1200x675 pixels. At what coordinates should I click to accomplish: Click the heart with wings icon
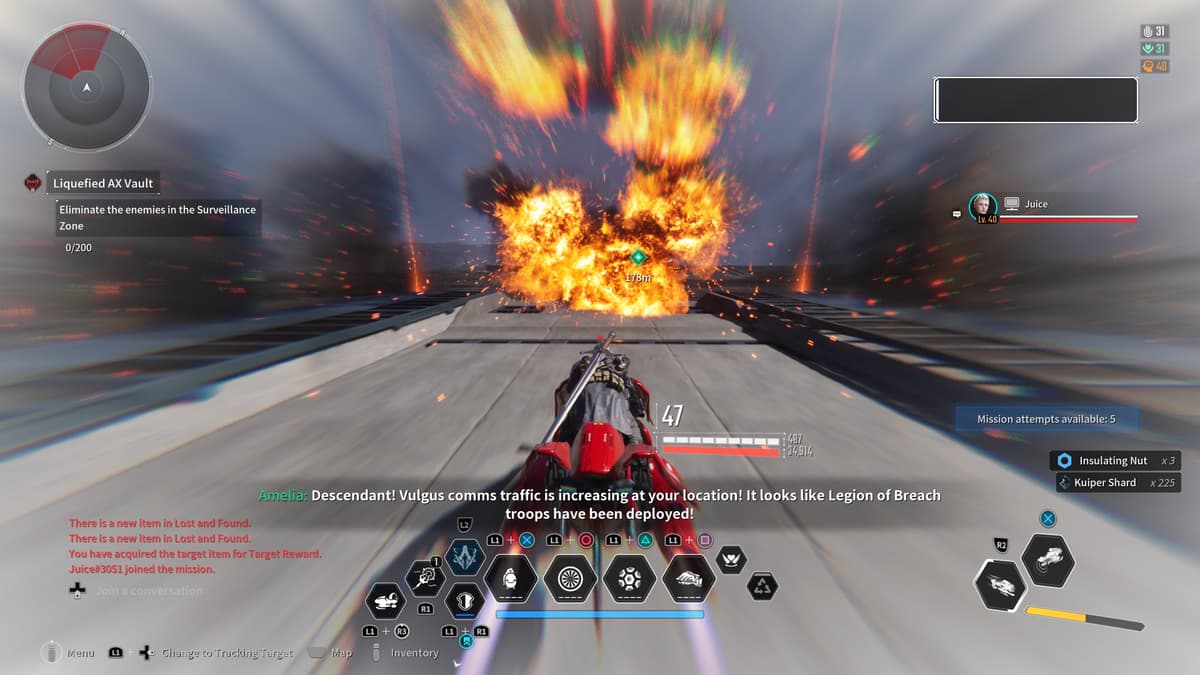coord(731,558)
